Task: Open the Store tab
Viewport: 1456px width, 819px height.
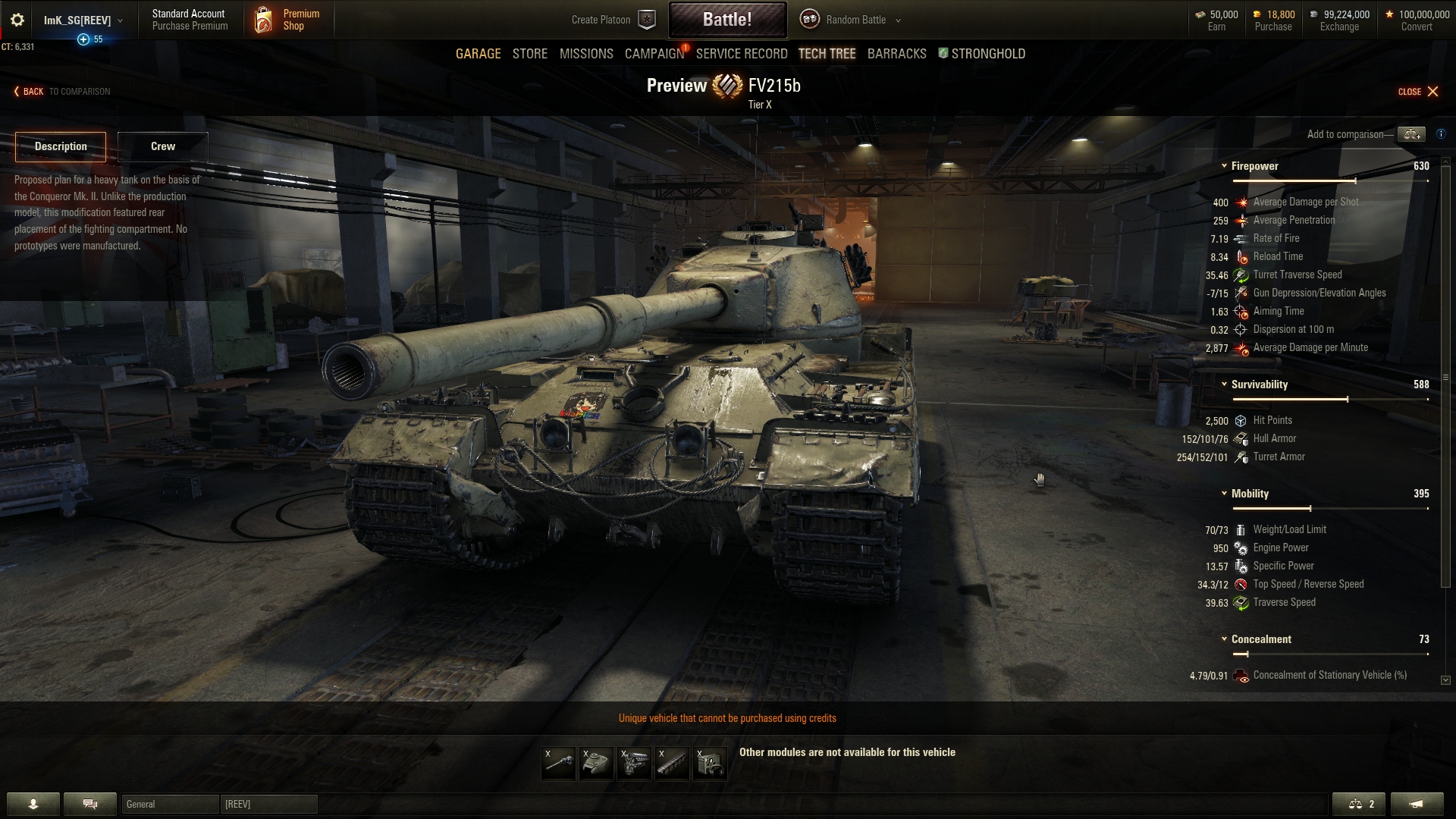Action: point(529,54)
